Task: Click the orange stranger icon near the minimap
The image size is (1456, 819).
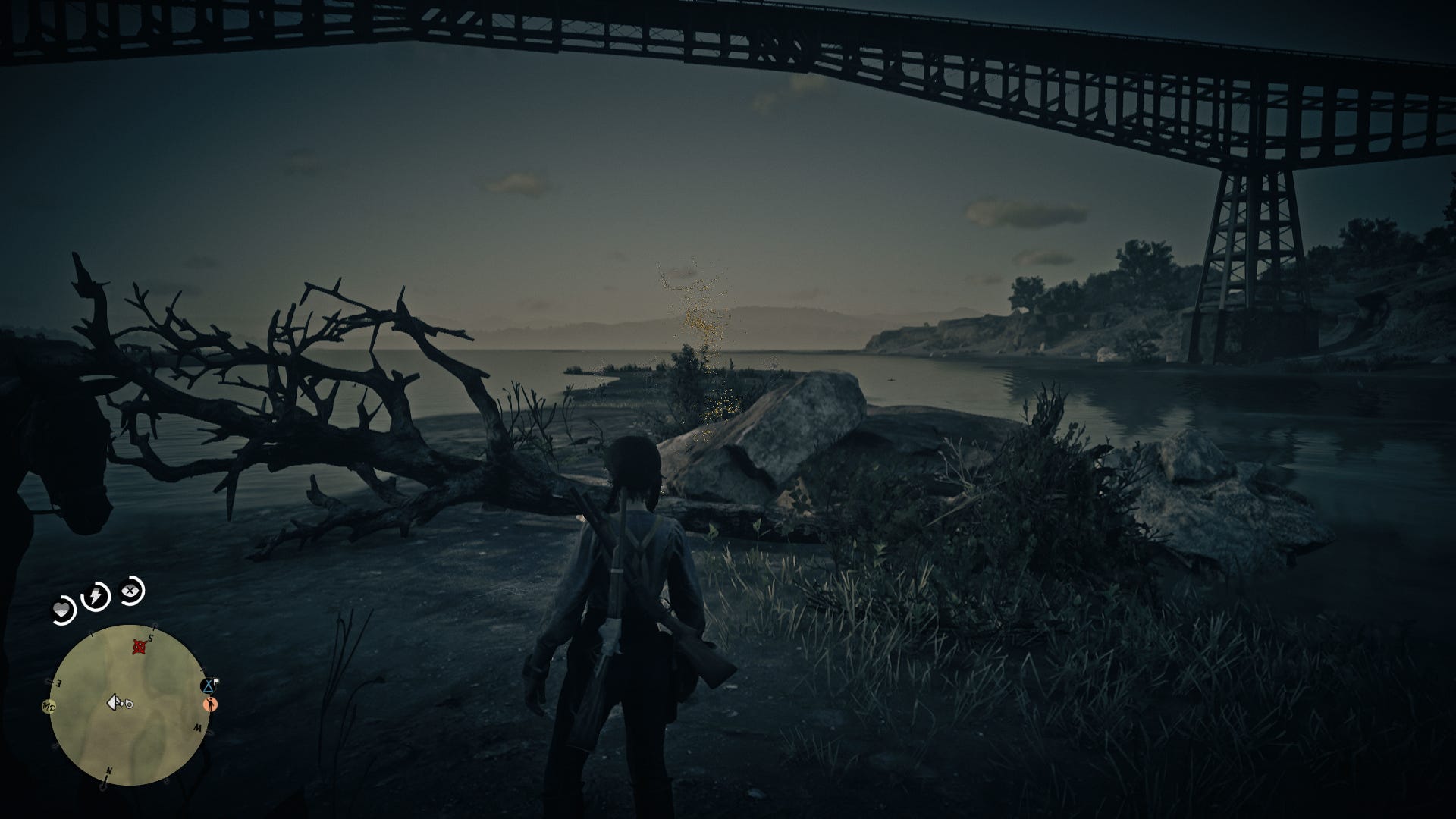Action: (209, 704)
